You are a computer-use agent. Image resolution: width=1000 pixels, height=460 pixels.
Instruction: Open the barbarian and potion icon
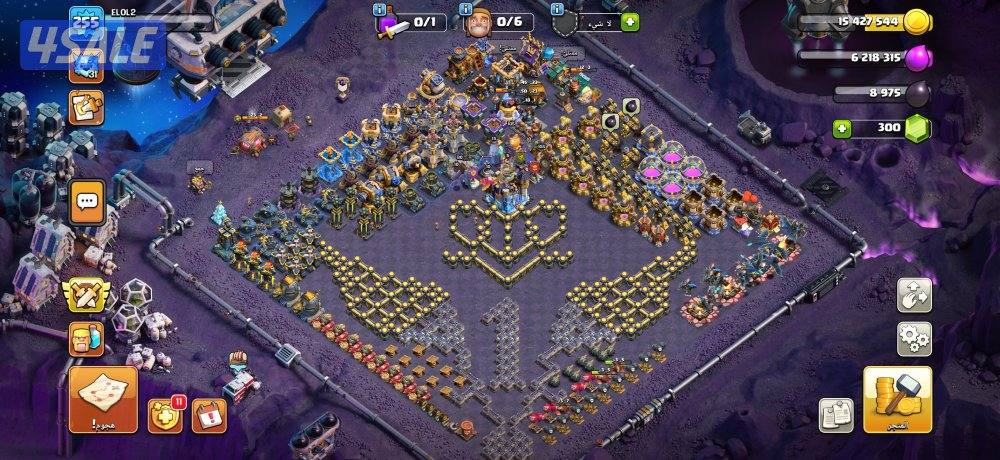tap(86, 340)
